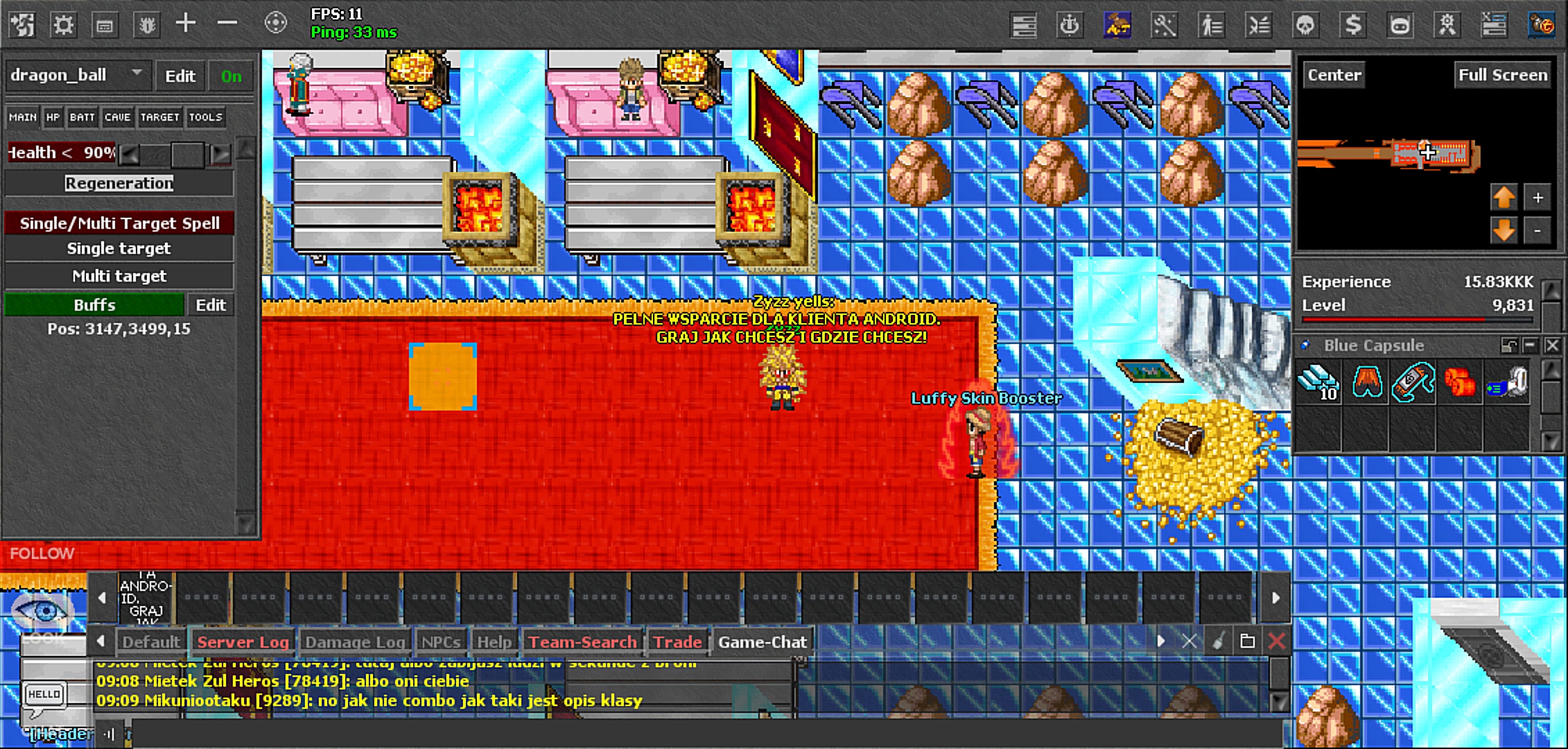Expand chat tabs with the right arrow
The image size is (1568, 749).
click(1160, 642)
